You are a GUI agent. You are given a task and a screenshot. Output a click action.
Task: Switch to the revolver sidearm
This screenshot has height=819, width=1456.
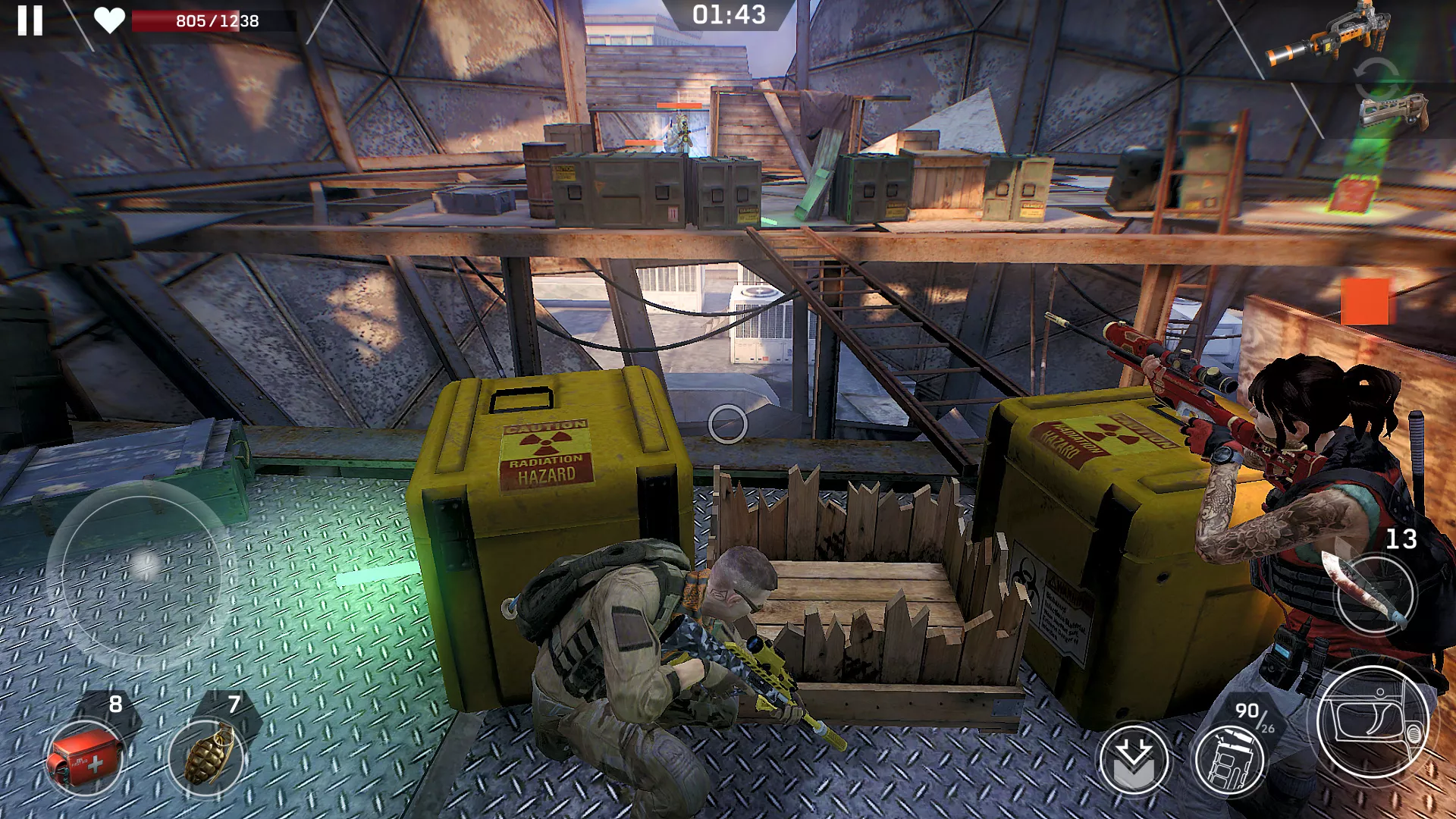click(1394, 111)
